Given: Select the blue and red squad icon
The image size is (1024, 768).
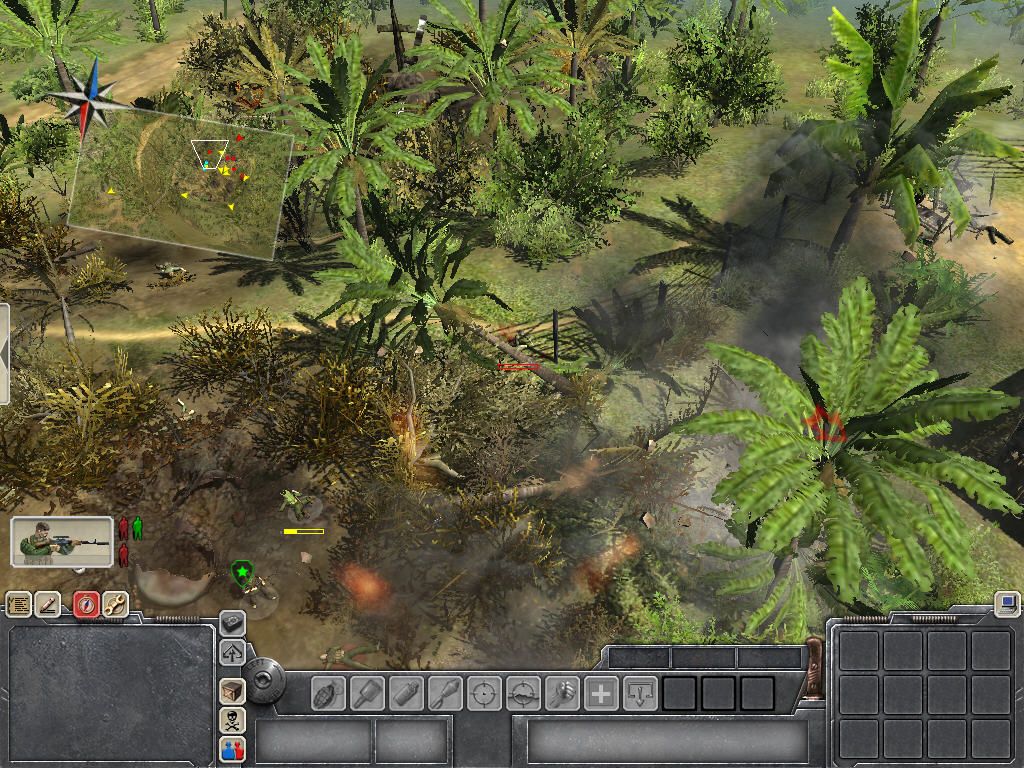Looking at the screenshot, I should [x=232, y=749].
